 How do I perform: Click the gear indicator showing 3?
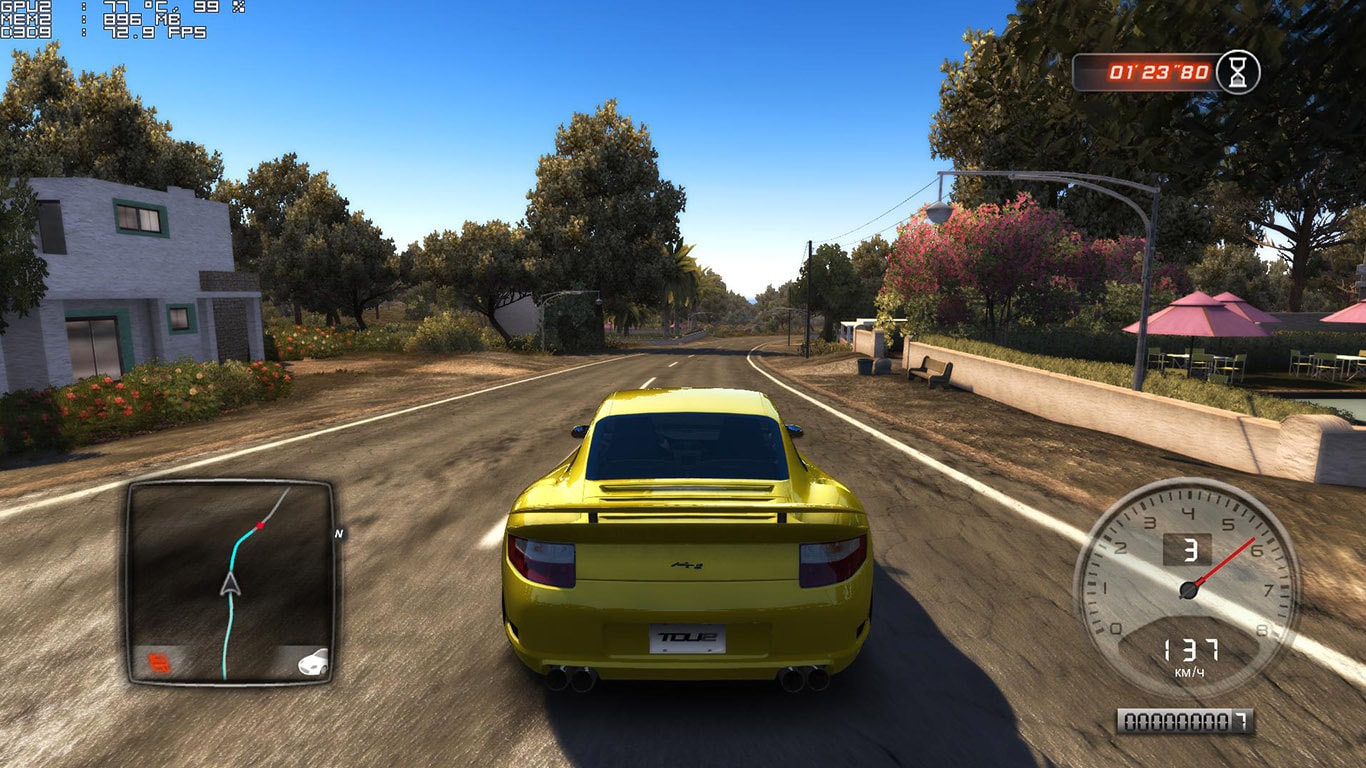pos(1192,548)
